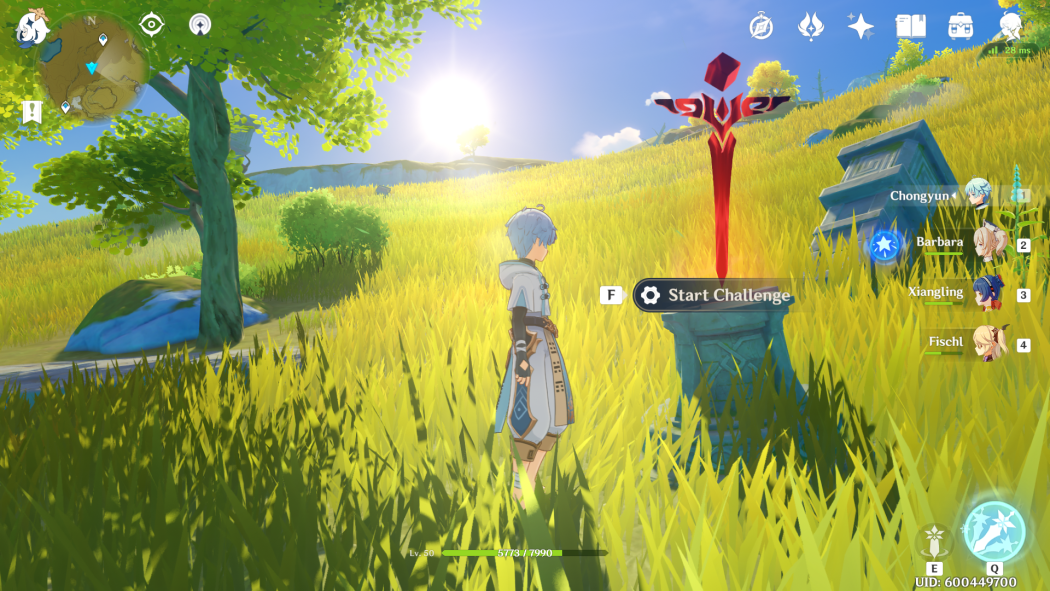The image size is (1050, 591).
Task: Open the winged Battle Pass icon
Action: [811, 26]
